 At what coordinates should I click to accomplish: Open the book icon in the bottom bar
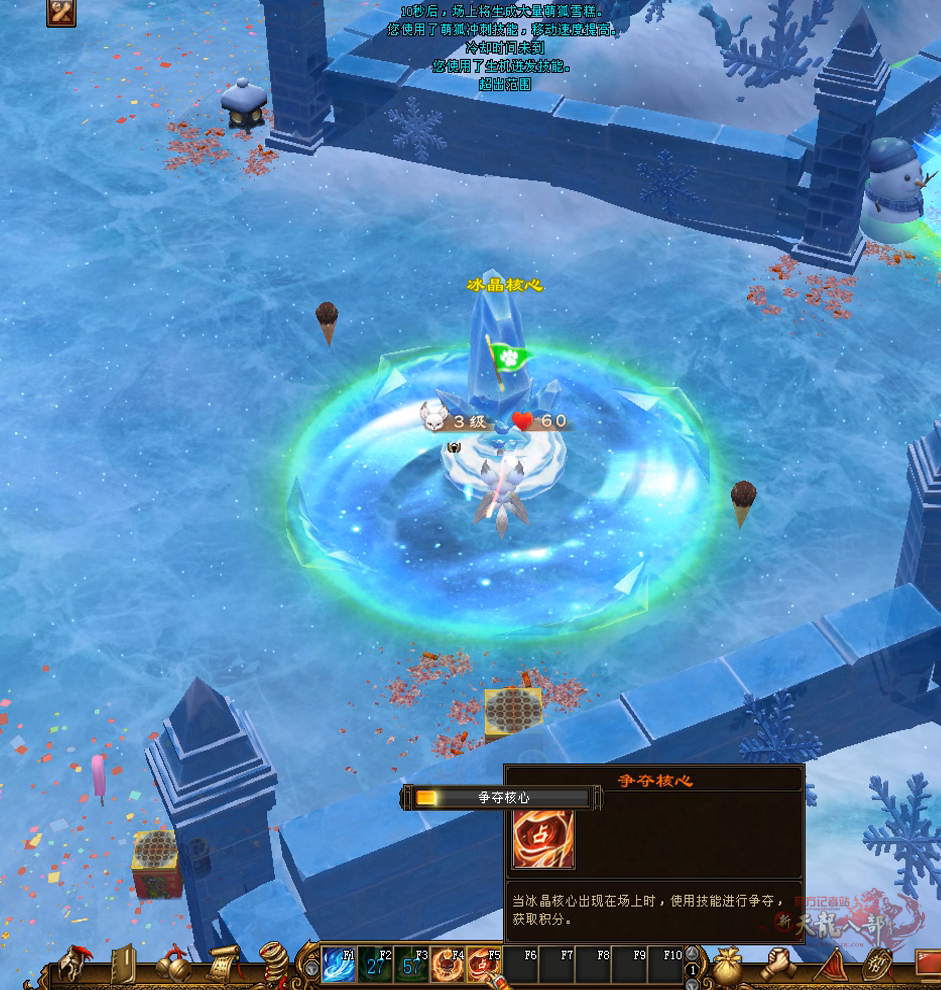123,966
